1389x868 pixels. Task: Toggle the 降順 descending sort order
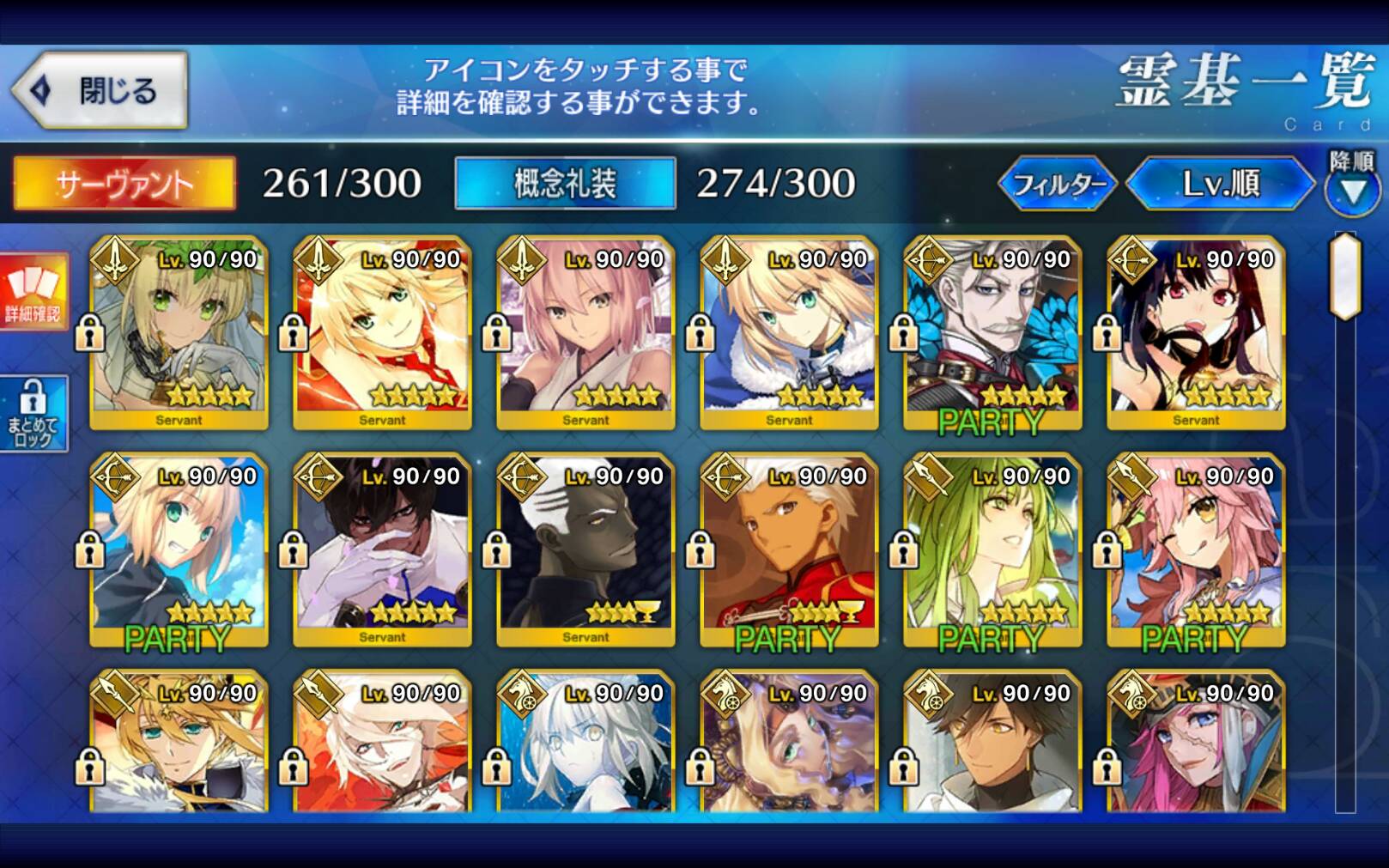1351,191
